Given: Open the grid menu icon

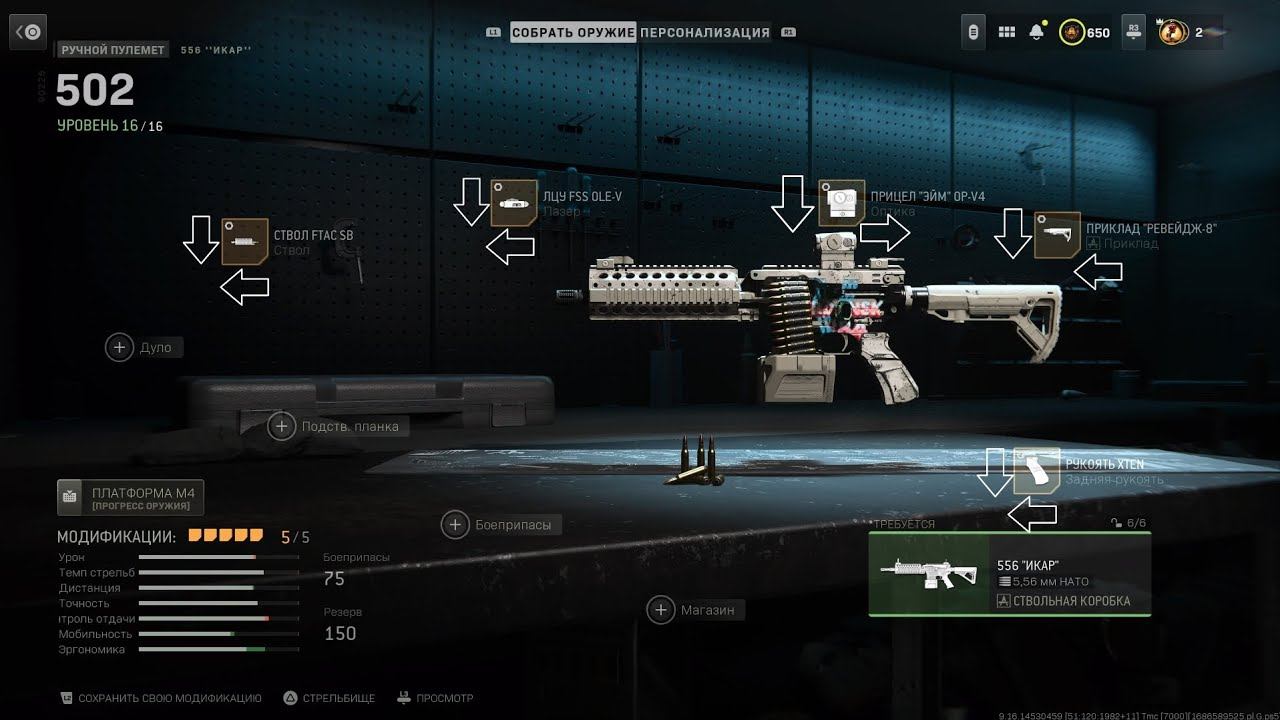Looking at the screenshot, I should (1006, 32).
